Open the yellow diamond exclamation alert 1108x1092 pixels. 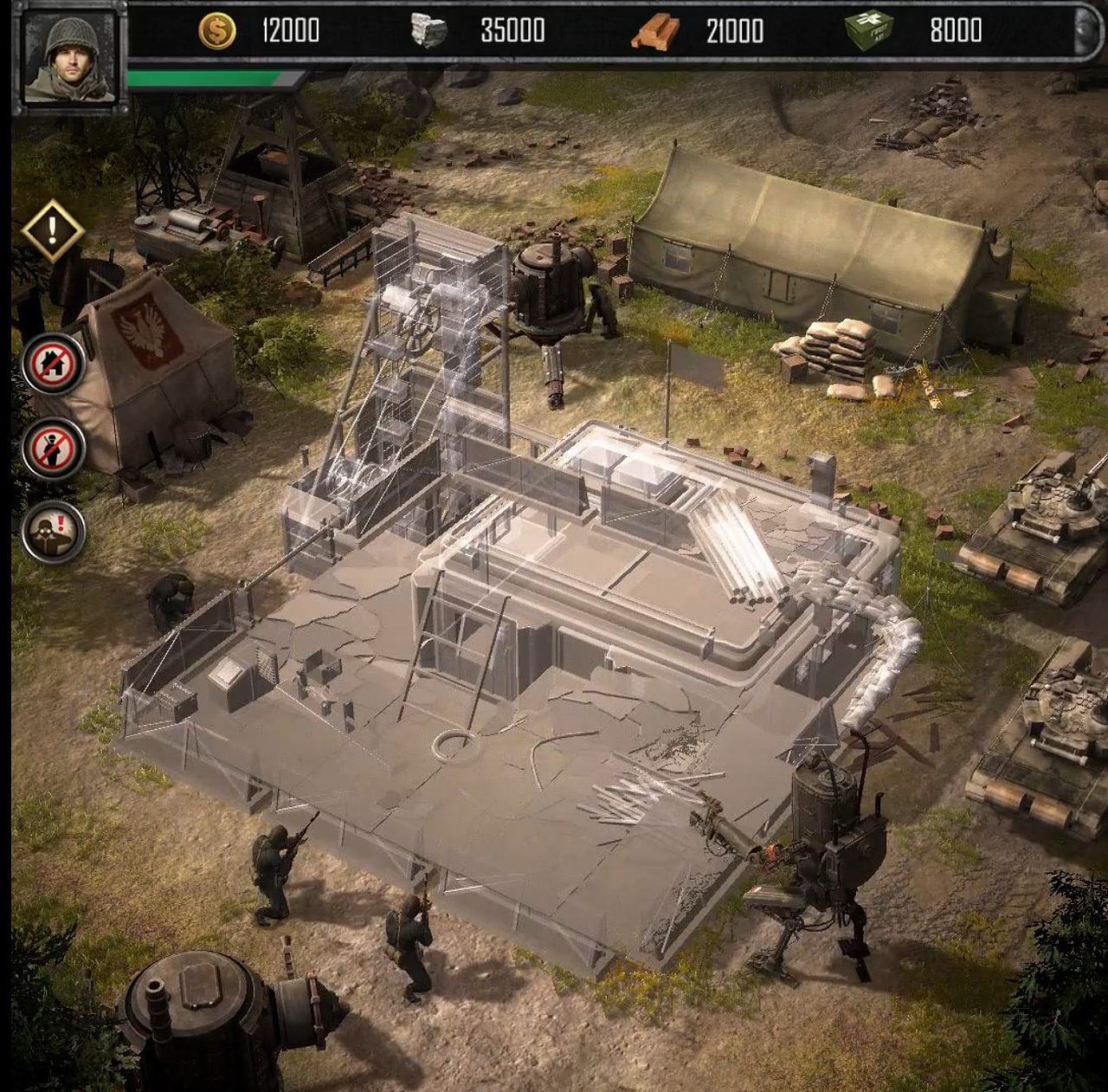(53, 230)
